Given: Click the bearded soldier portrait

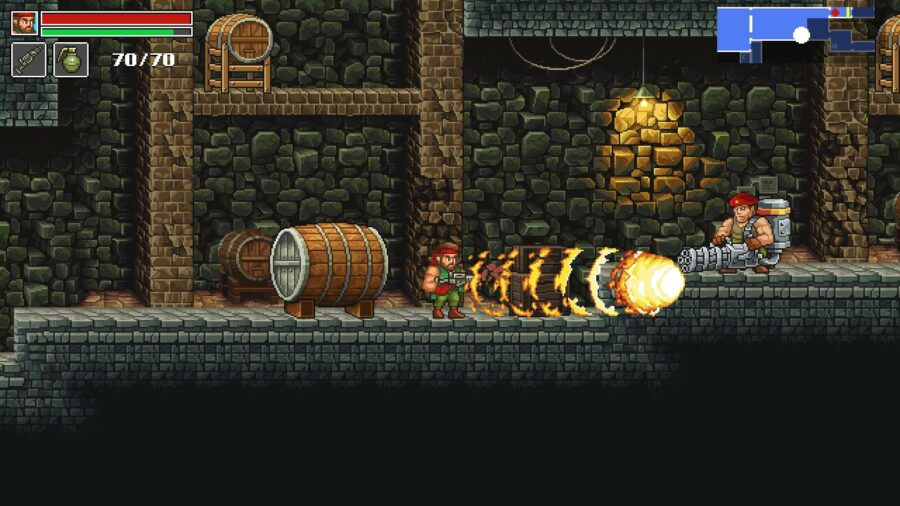Looking at the screenshot, I should pyautogui.click(x=24, y=23).
